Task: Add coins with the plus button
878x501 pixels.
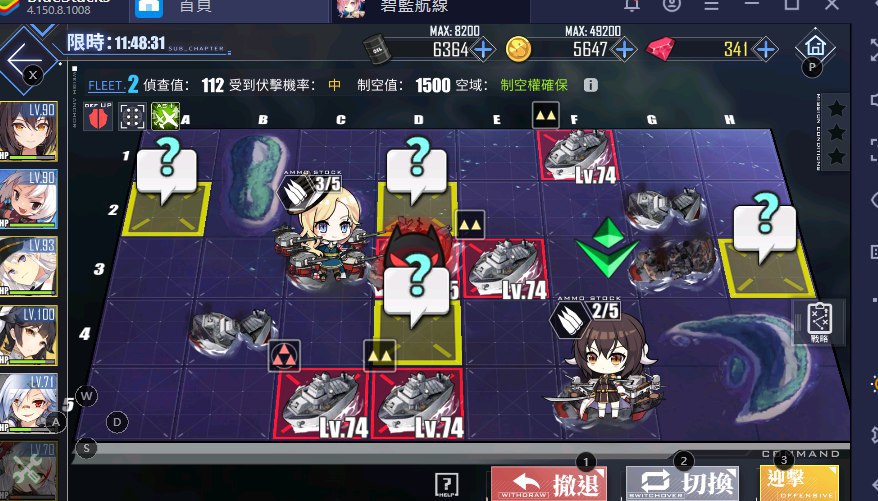Action: pos(624,49)
